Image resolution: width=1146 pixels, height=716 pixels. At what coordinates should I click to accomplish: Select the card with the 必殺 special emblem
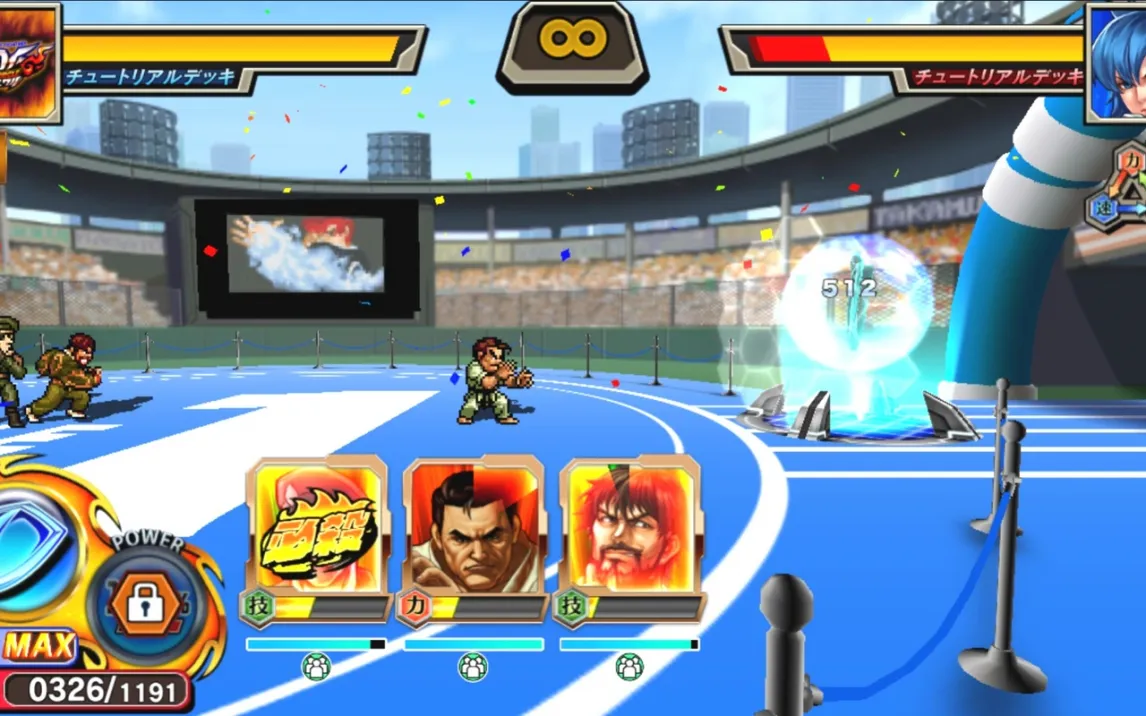[x=316, y=528]
